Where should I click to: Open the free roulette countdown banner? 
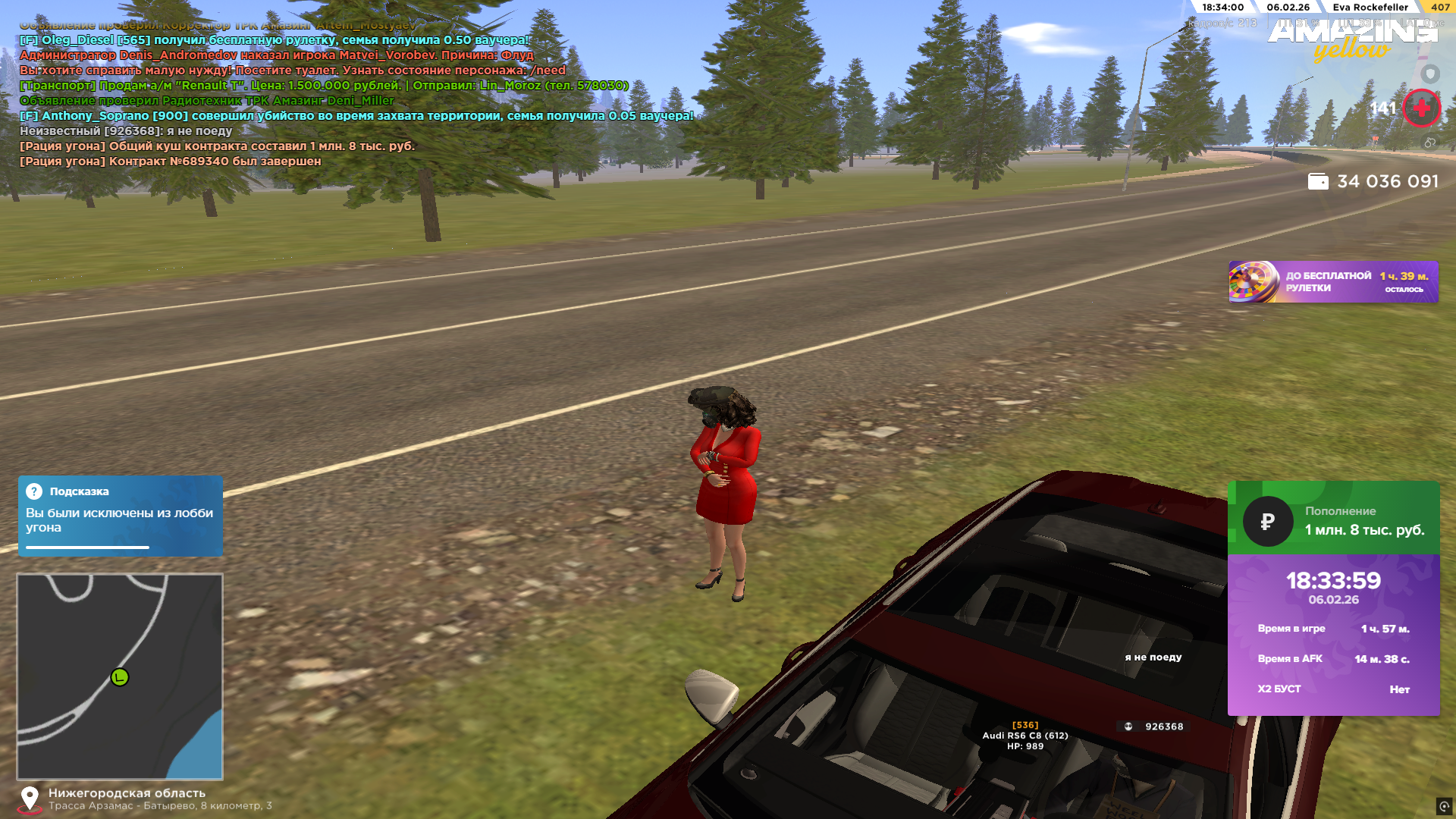[x=1333, y=282]
